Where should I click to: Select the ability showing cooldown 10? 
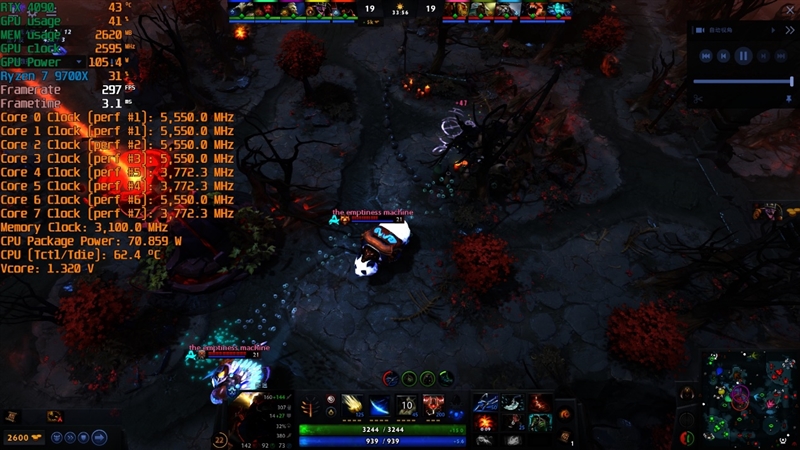pyautogui.click(x=407, y=404)
